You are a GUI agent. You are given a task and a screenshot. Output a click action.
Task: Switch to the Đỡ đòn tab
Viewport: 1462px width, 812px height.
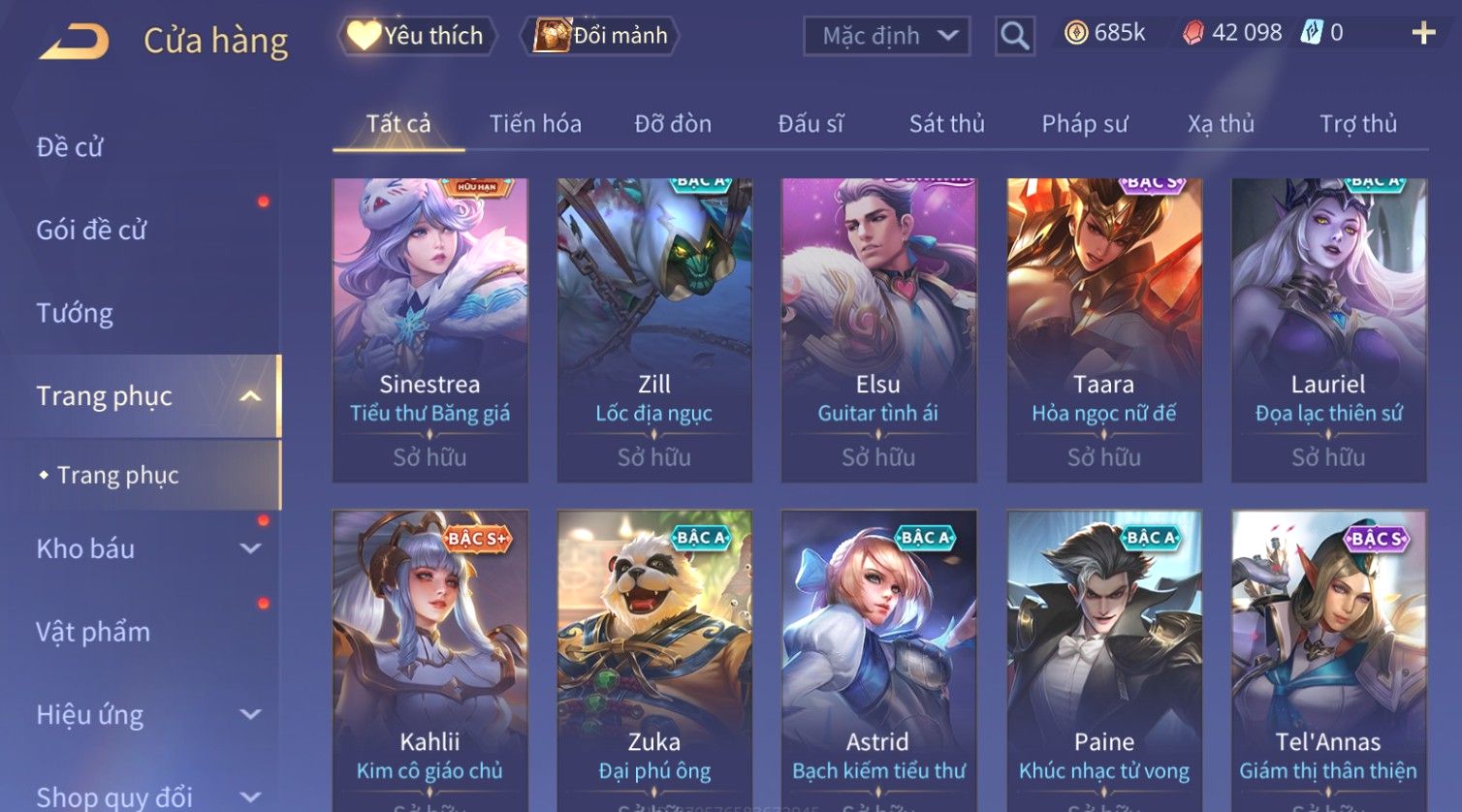pyautogui.click(x=673, y=124)
